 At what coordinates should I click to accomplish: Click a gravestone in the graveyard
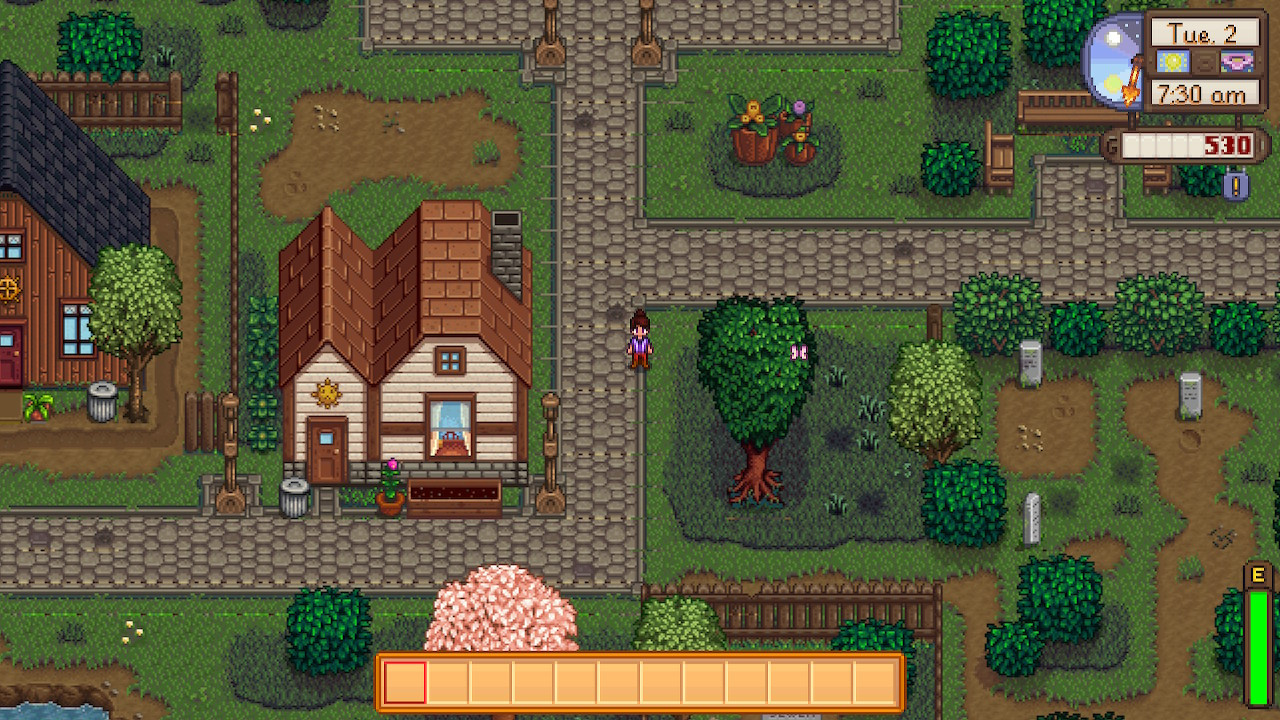pyautogui.click(x=1031, y=365)
